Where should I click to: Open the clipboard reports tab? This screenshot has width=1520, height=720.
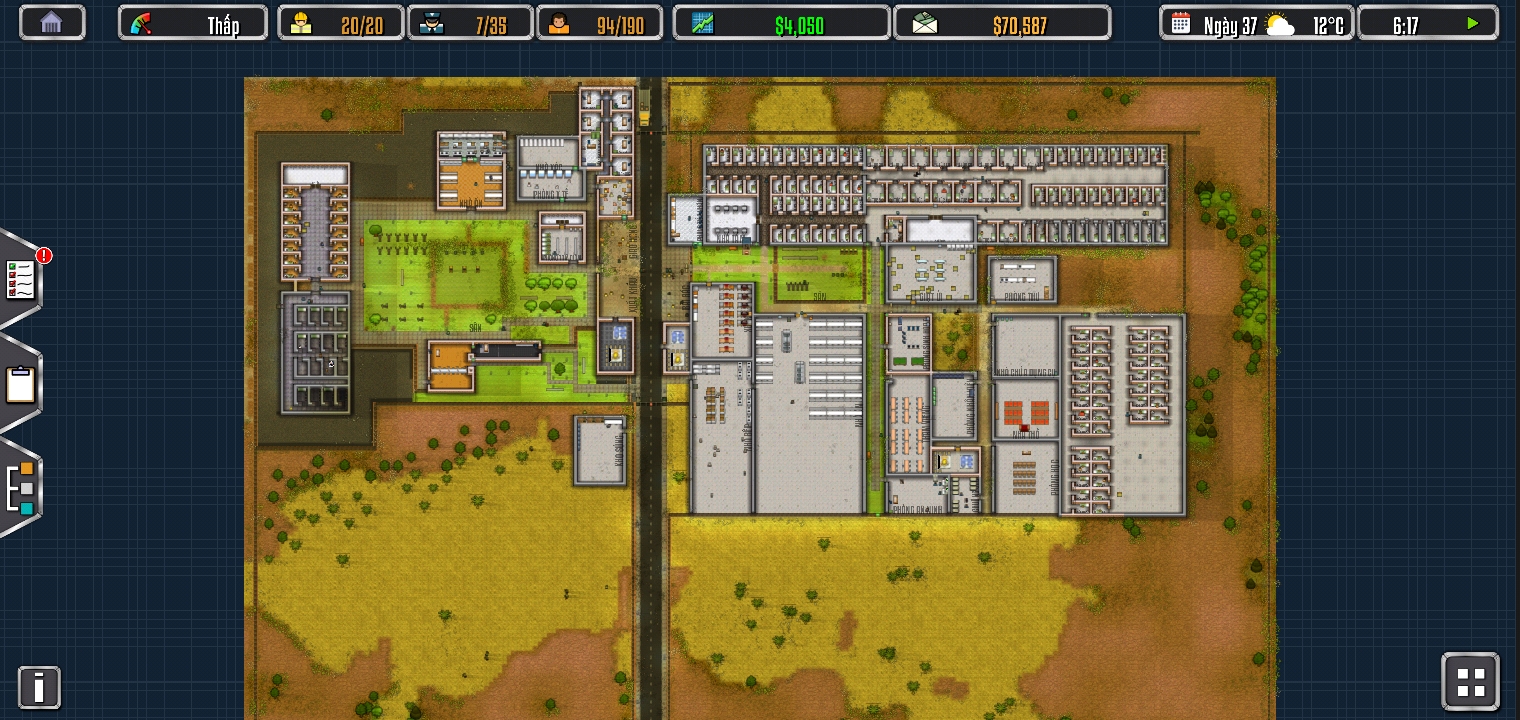pyautogui.click(x=21, y=385)
